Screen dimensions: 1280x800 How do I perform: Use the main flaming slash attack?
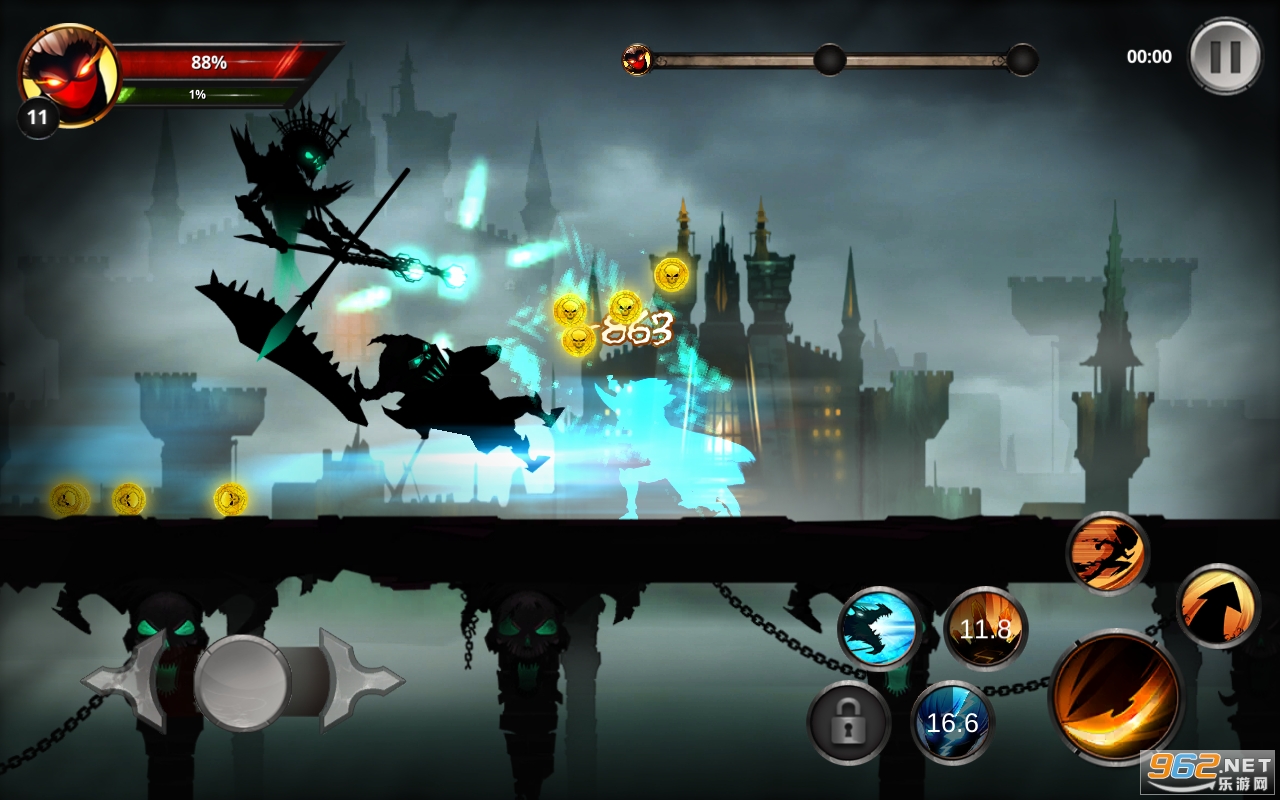1116,698
